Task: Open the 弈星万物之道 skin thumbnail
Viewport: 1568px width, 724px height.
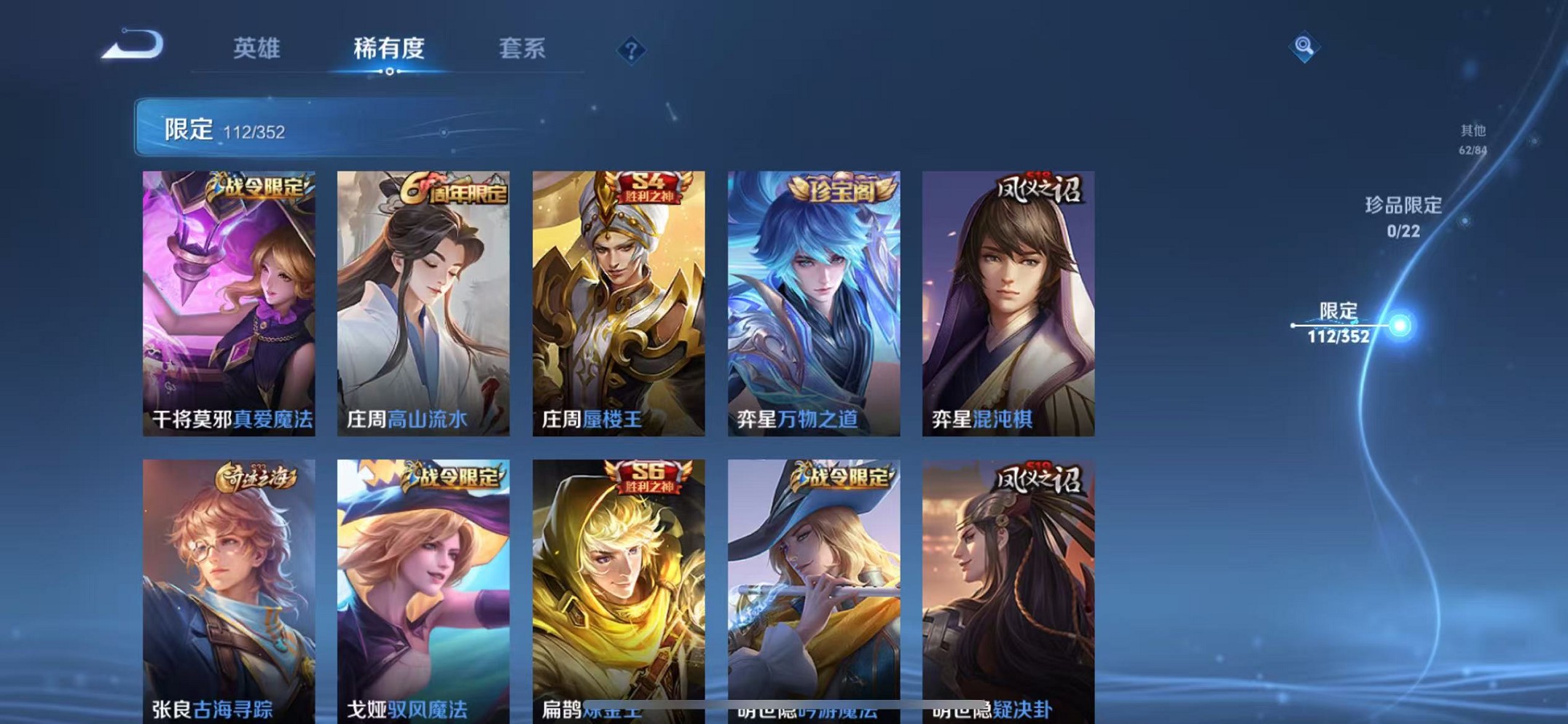Action: [812, 302]
